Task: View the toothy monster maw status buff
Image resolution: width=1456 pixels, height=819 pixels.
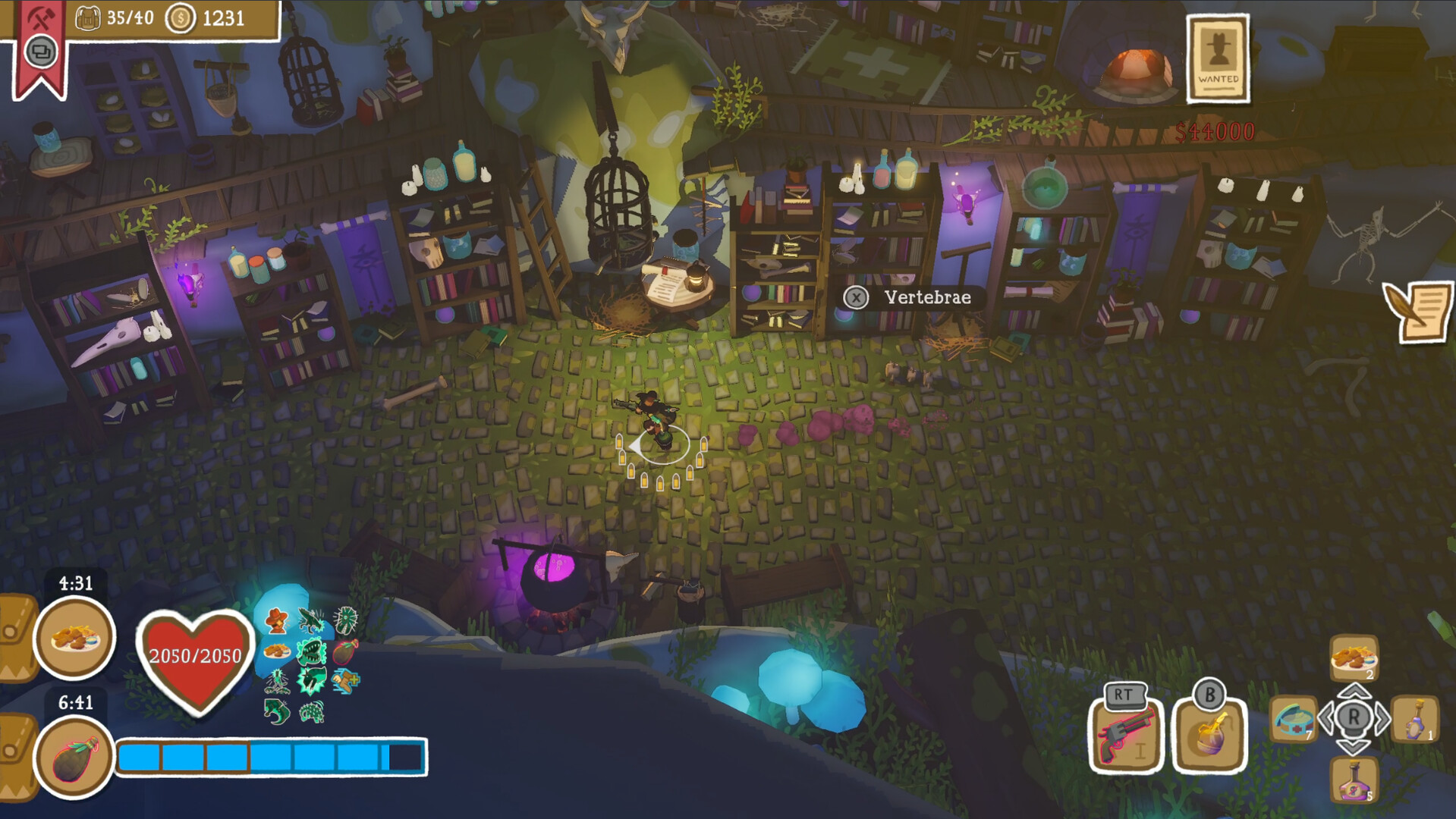Action: [311, 651]
